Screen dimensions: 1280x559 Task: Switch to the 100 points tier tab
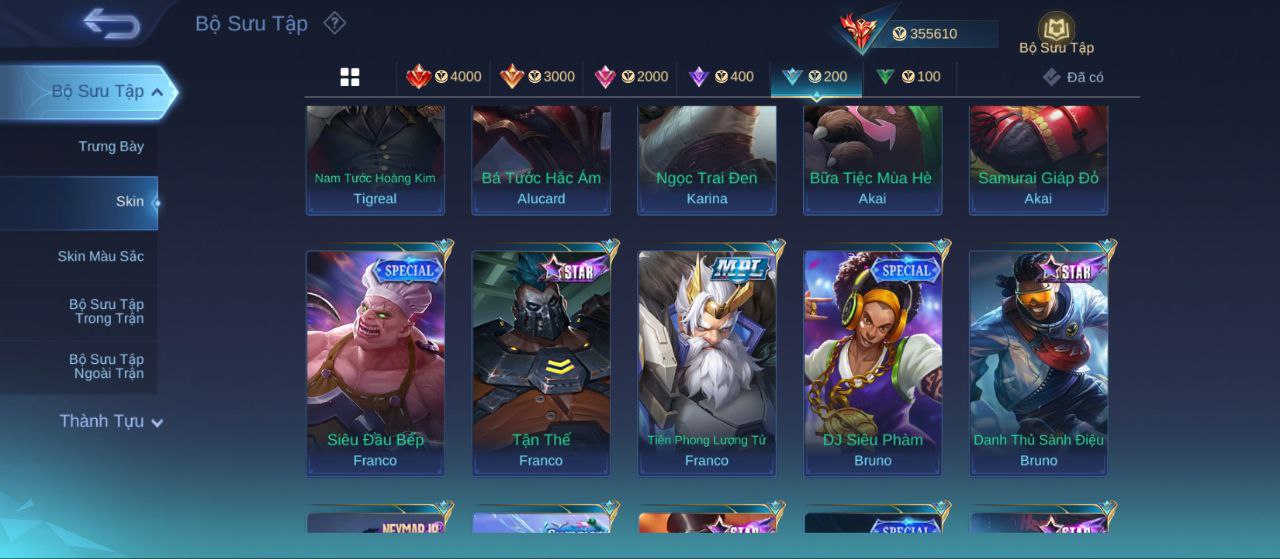tap(908, 77)
